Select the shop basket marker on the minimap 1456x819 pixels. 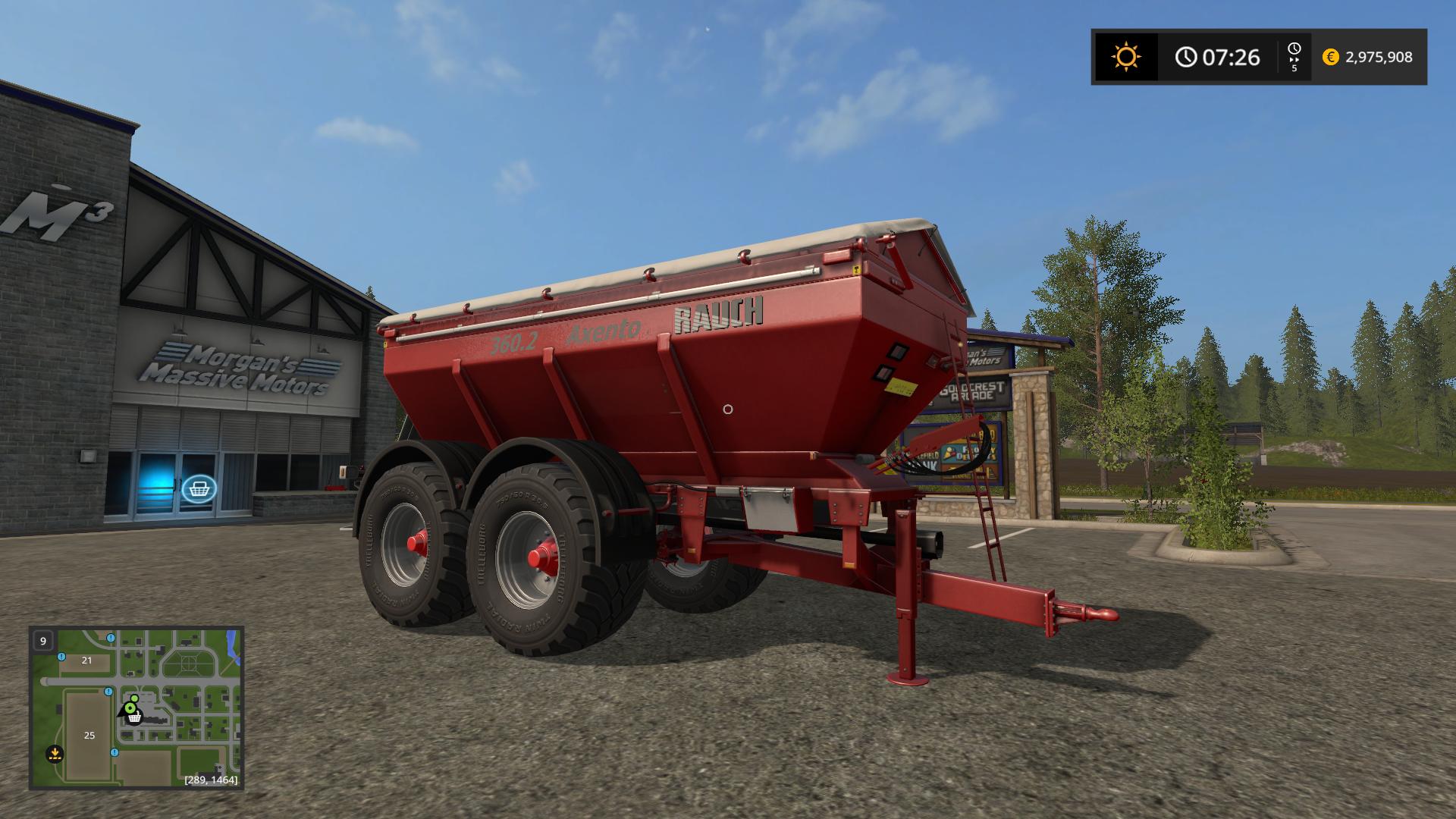(134, 716)
